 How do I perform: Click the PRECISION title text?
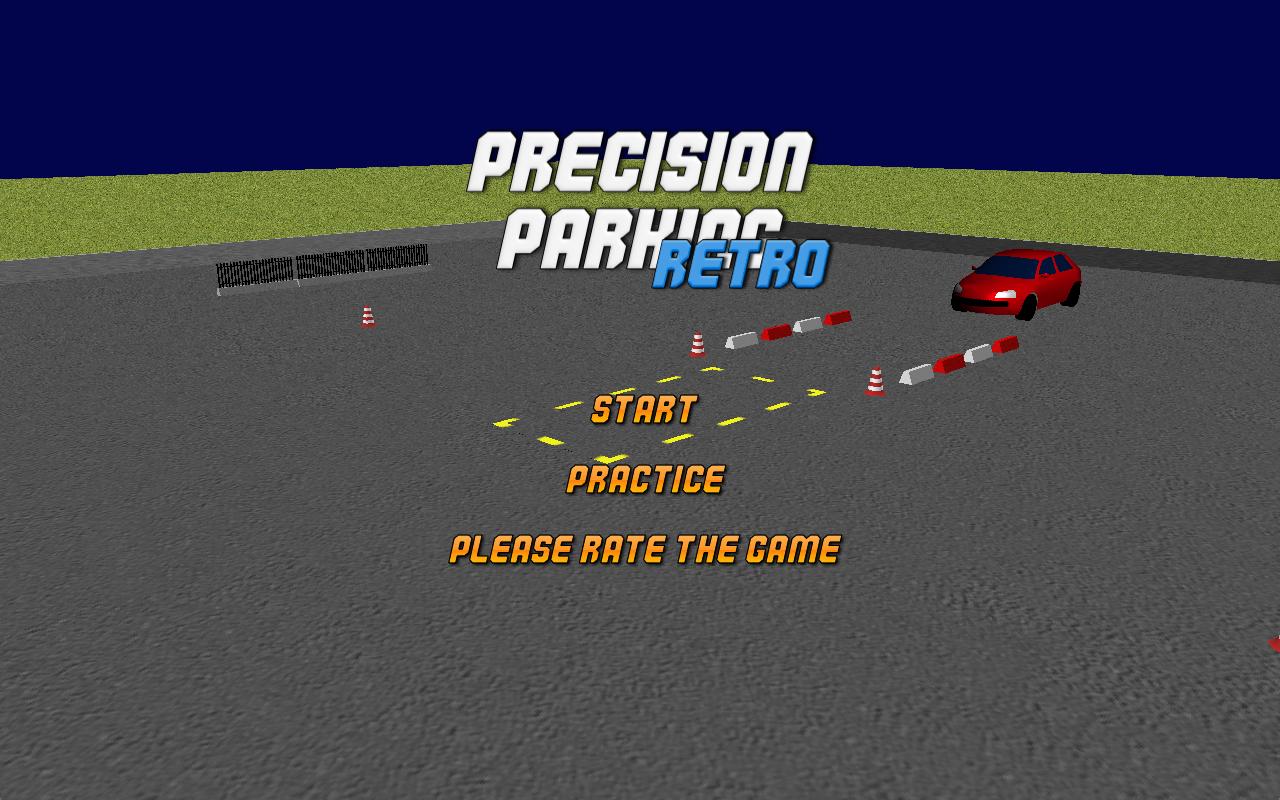[x=645, y=160]
